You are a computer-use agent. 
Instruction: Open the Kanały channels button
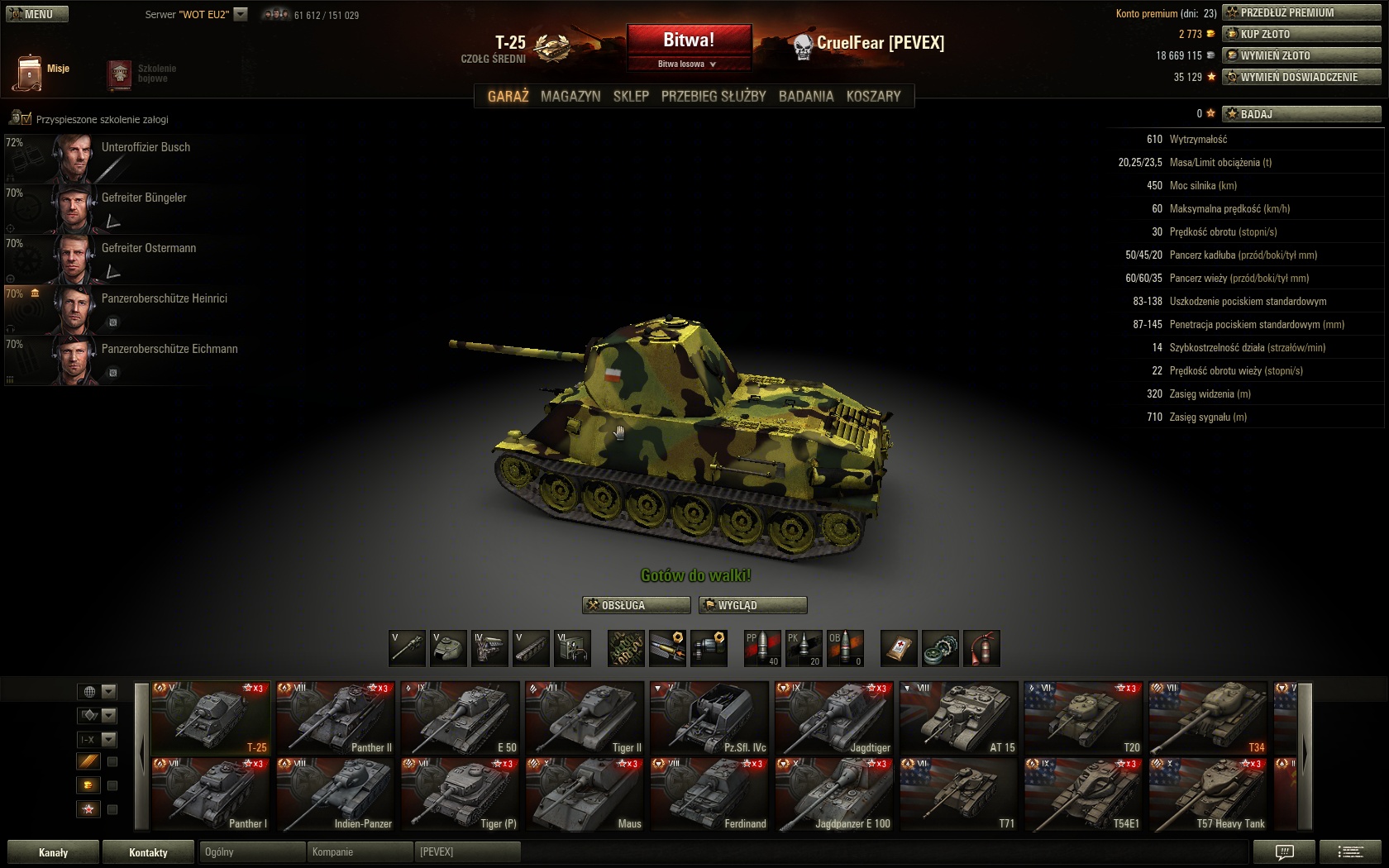pyautogui.click(x=53, y=852)
